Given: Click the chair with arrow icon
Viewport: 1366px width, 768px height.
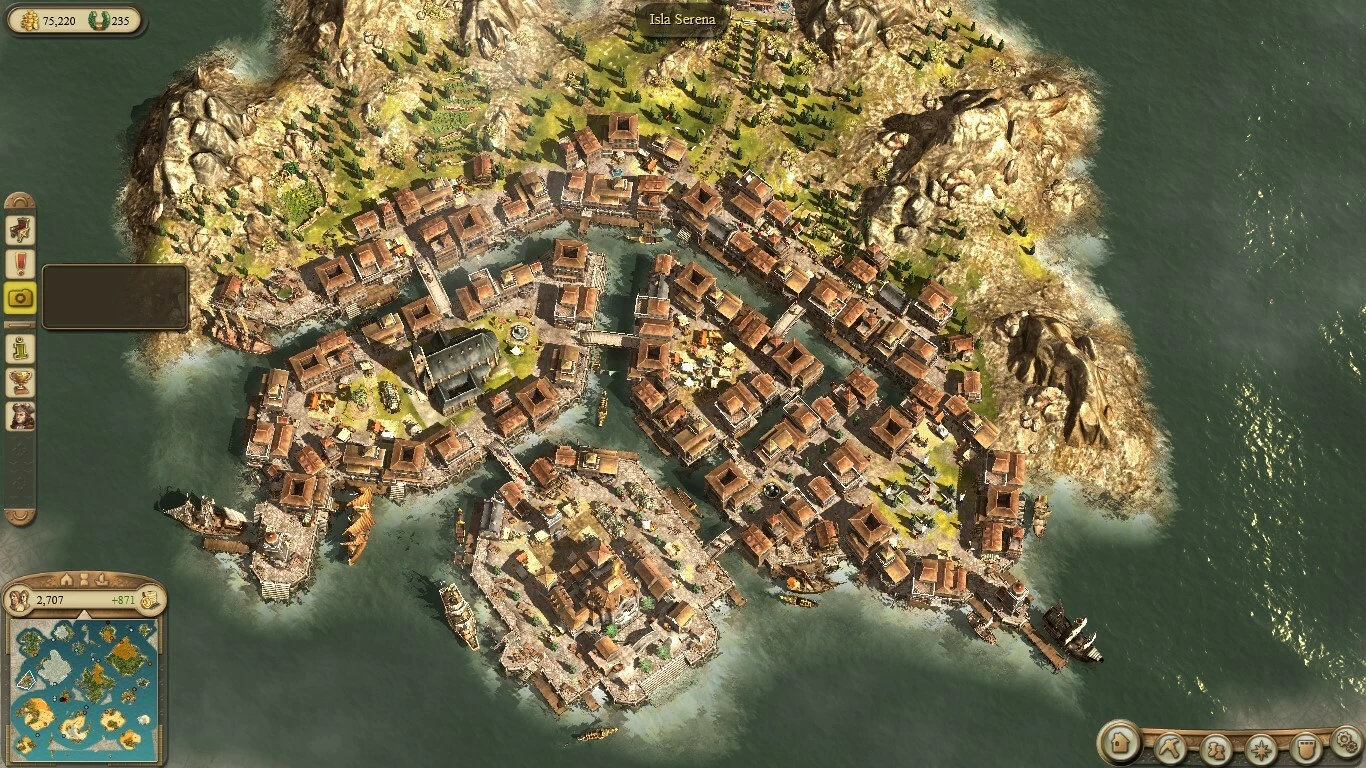Looking at the screenshot, I should tap(20, 230).
